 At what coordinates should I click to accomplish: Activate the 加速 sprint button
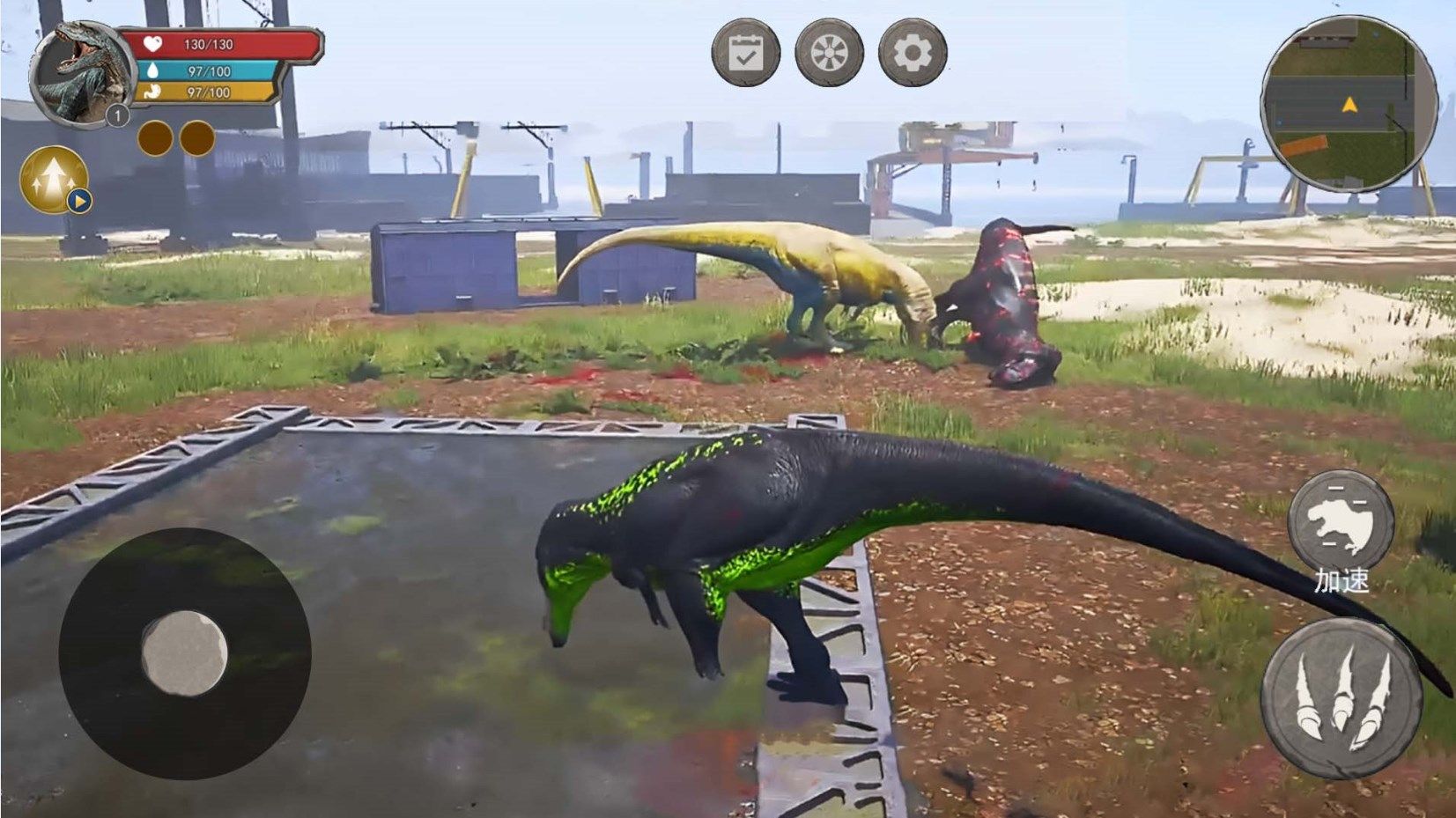pyautogui.click(x=1341, y=525)
